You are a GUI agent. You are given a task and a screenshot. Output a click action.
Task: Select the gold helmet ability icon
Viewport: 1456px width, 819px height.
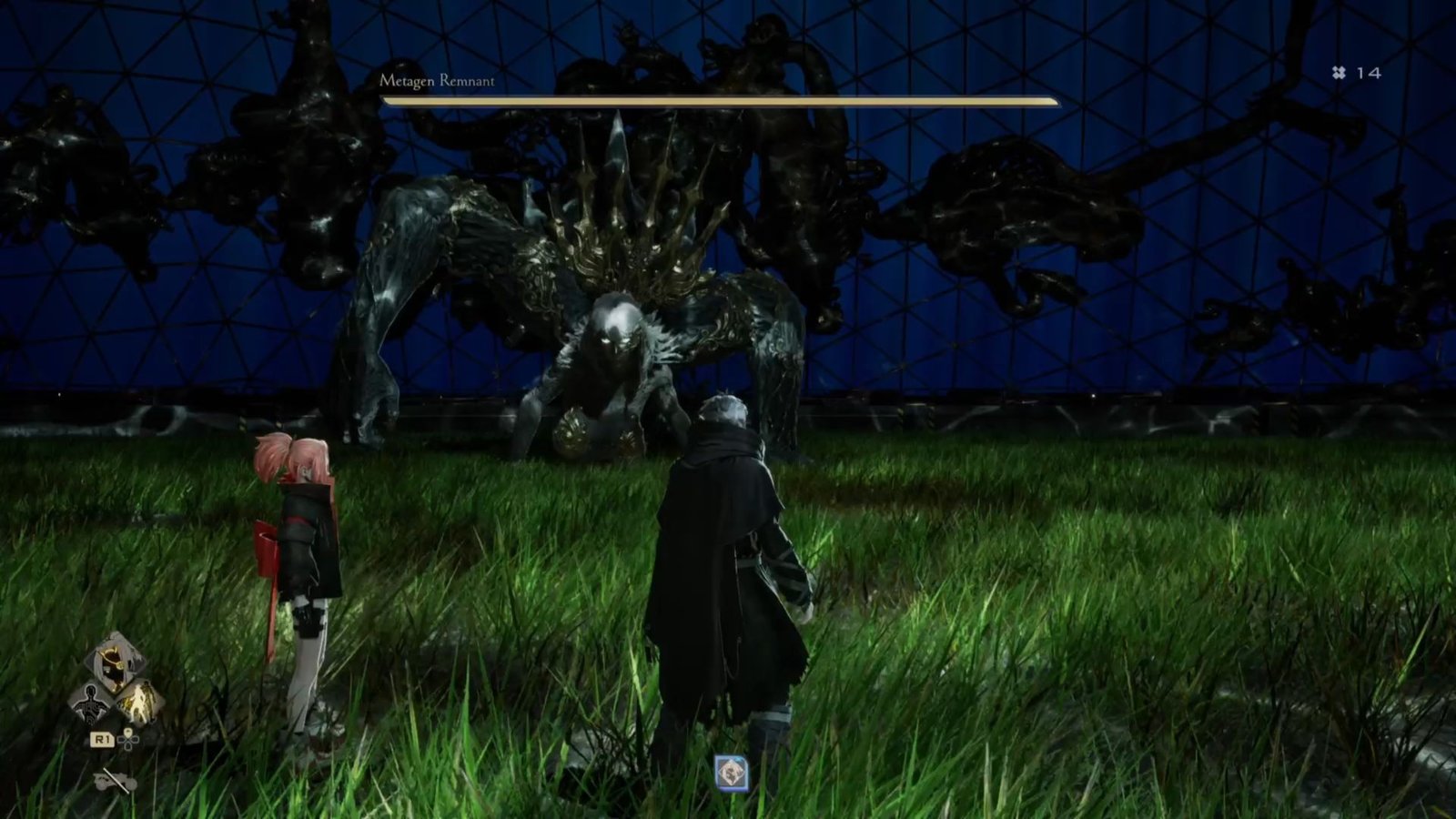pos(114,663)
